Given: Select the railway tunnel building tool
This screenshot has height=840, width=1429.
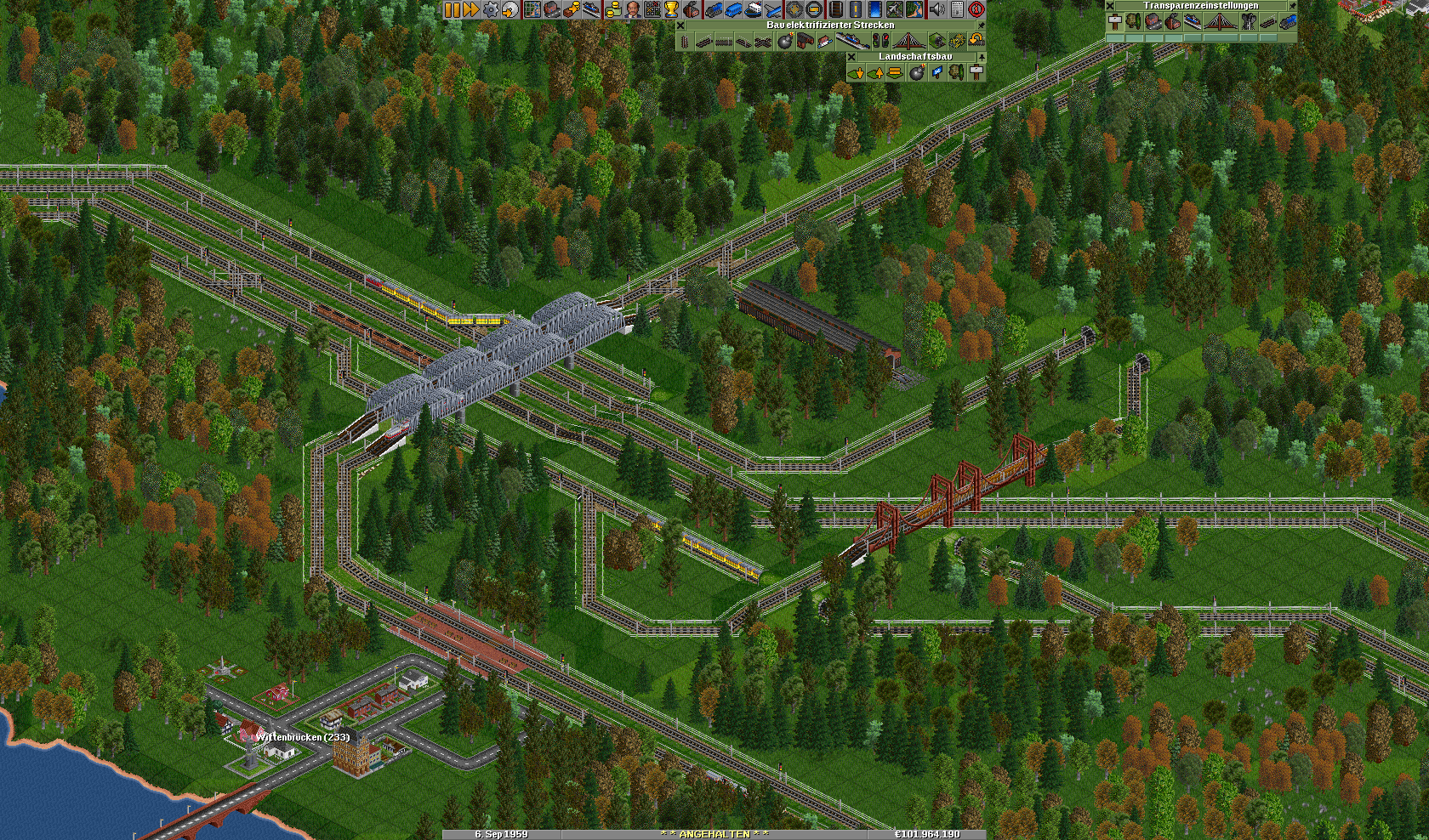Looking at the screenshot, I should (937, 41).
